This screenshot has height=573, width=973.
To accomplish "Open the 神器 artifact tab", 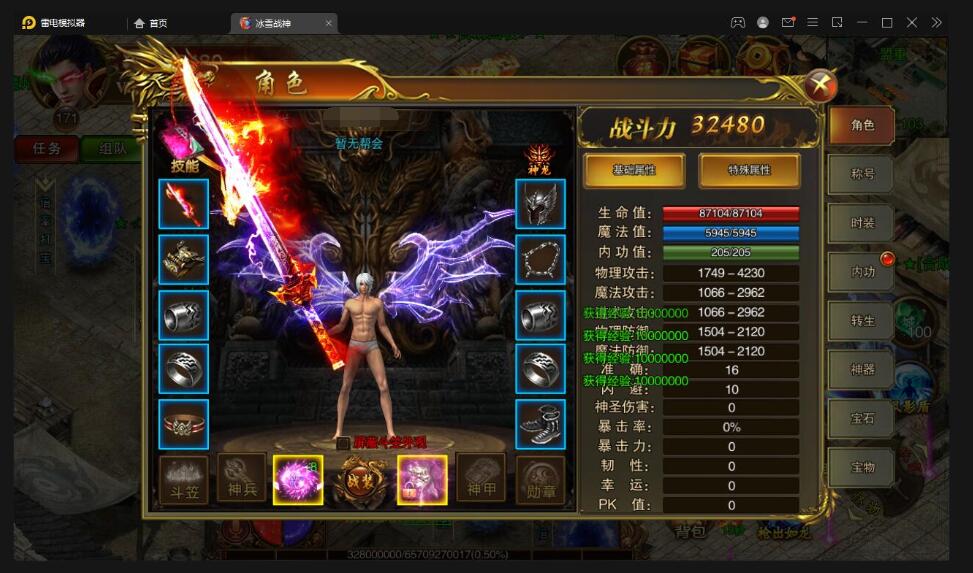I will pos(861,370).
